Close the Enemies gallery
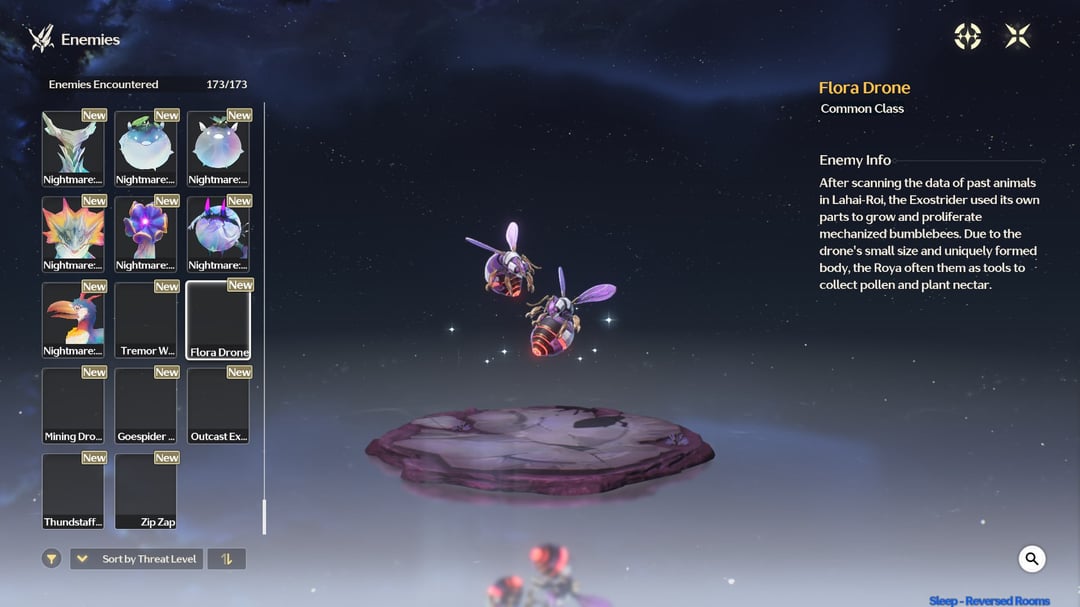Viewport: 1080px width, 607px height. pyautogui.click(x=1017, y=37)
